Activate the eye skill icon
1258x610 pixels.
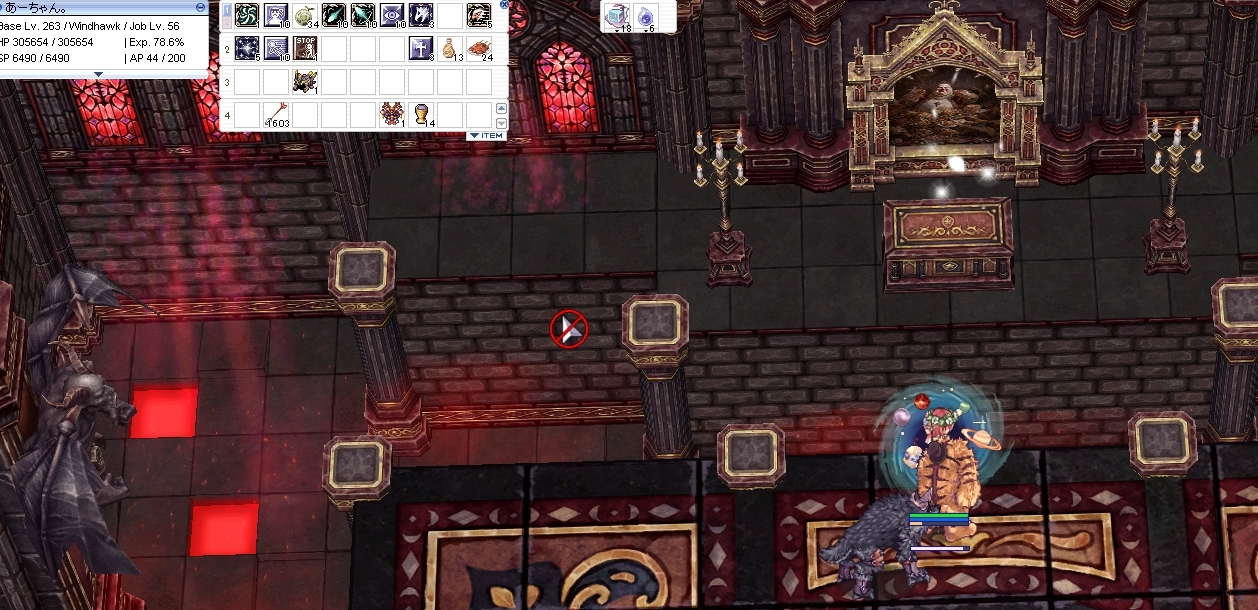pos(392,15)
